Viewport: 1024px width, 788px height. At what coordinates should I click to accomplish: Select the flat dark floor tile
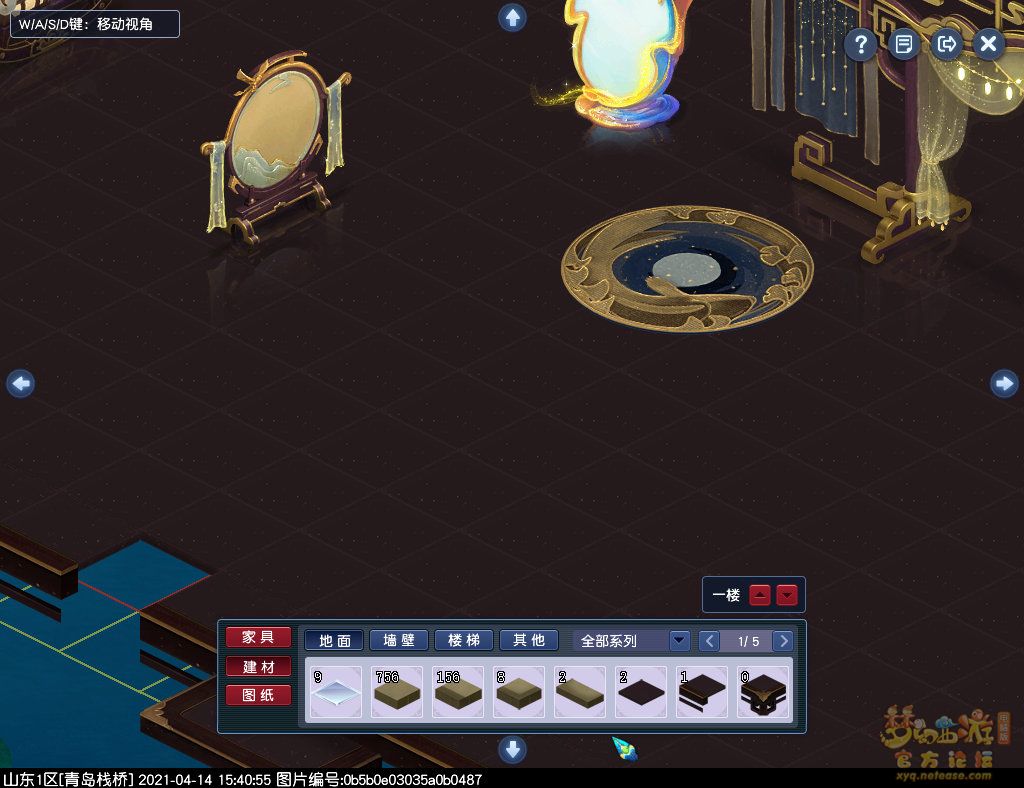click(641, 692)
